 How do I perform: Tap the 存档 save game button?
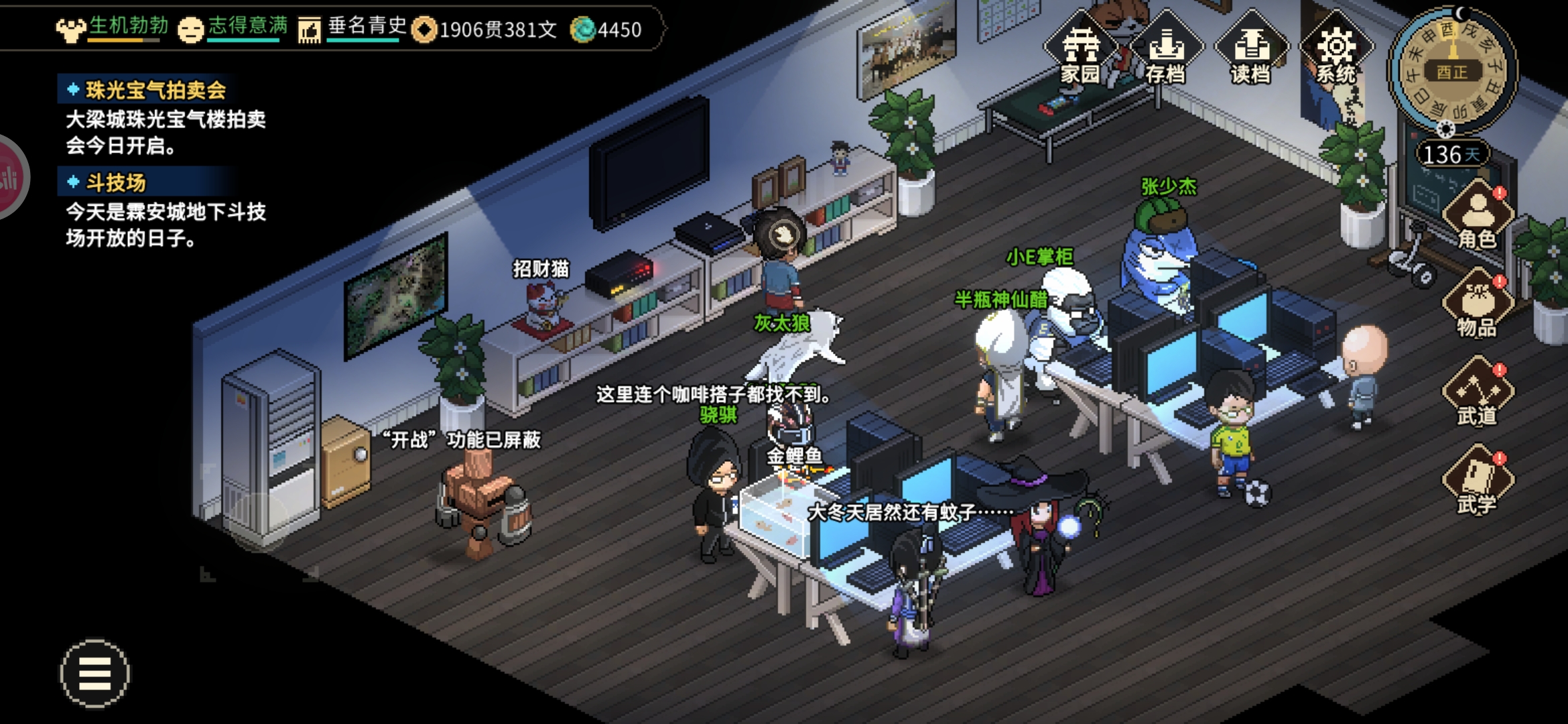[x=1166, y=51]
